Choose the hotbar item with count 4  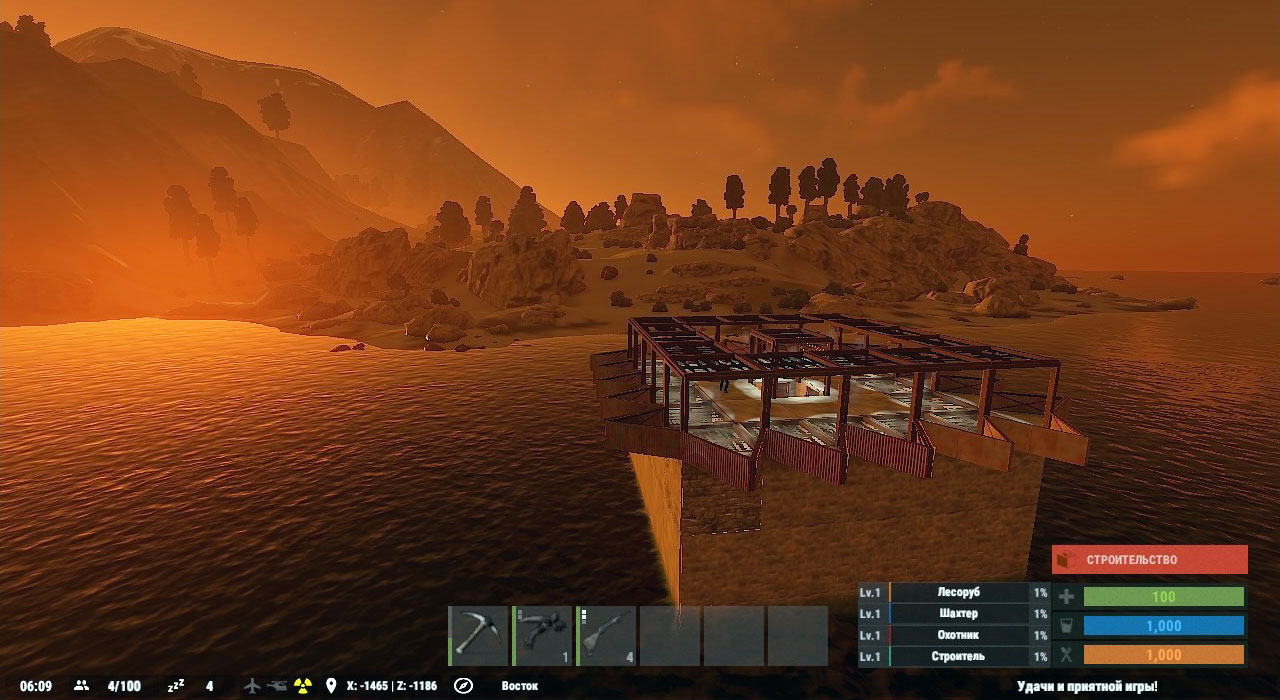pyautogui.click(x=606, y=636)
